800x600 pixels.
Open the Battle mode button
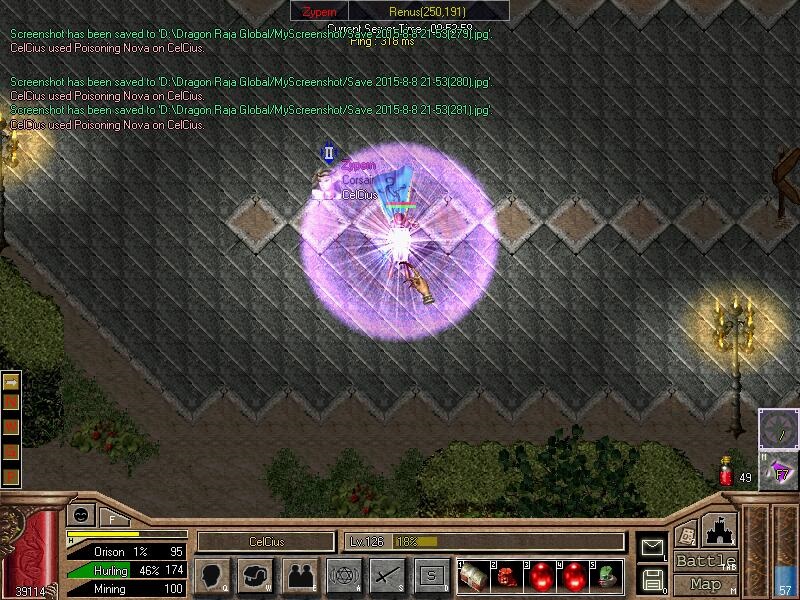coord(704,561)
